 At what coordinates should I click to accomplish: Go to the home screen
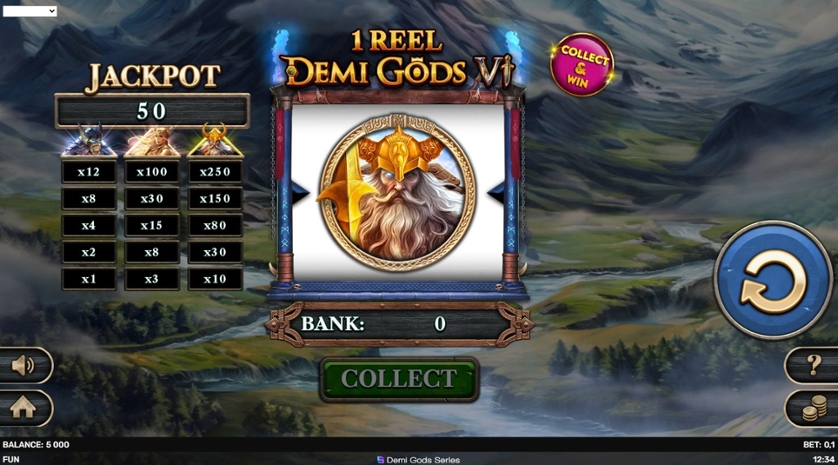point(23,407)
